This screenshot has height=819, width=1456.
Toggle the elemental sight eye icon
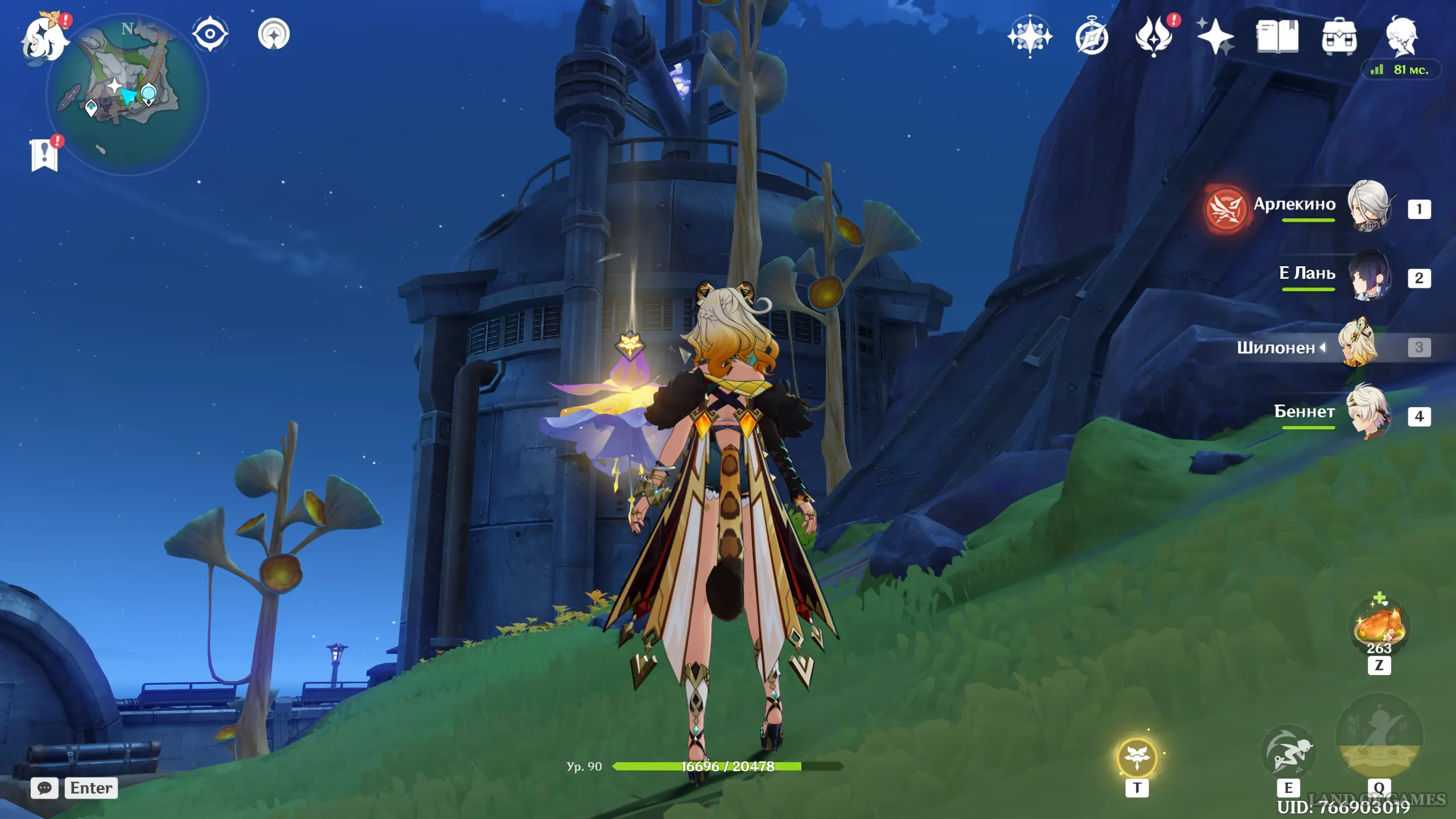[x=210, y=34]
